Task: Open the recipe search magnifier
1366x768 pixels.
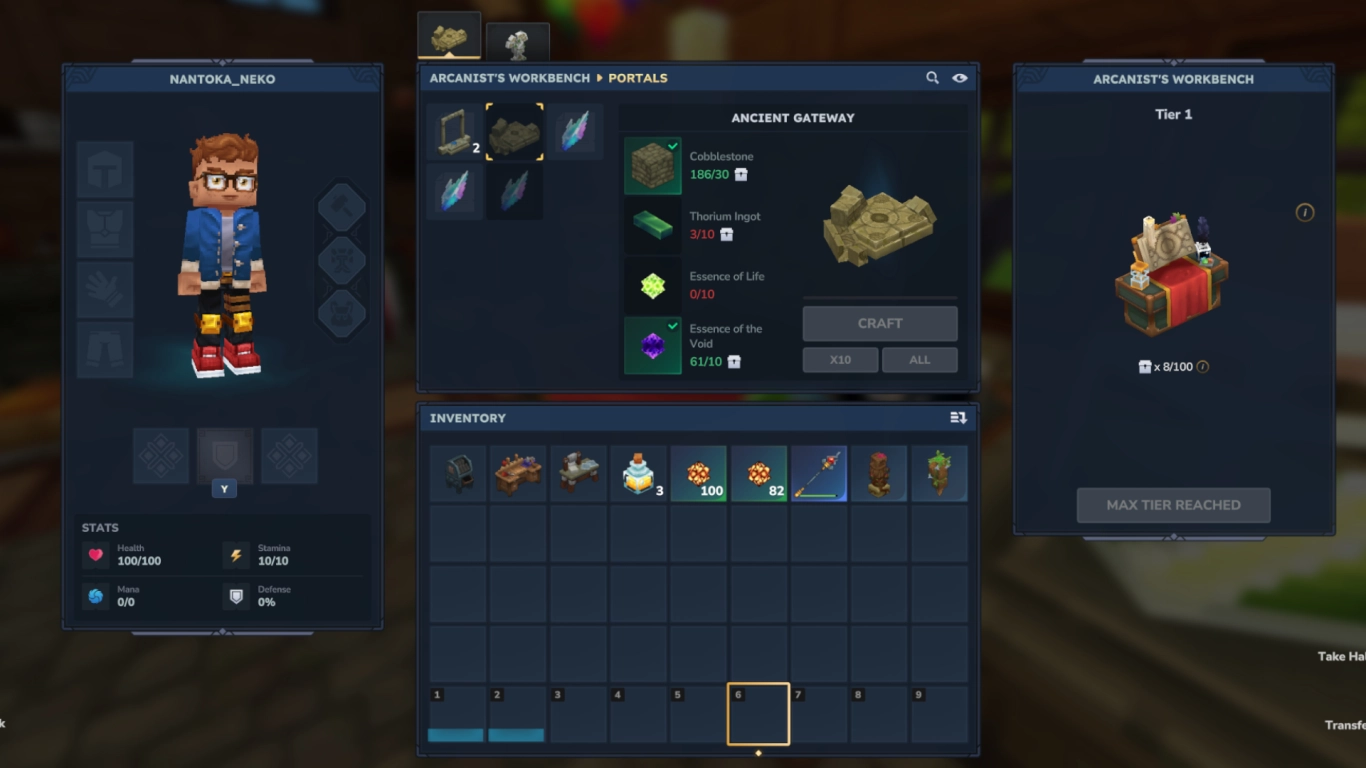Action: [x=932, y=77]
